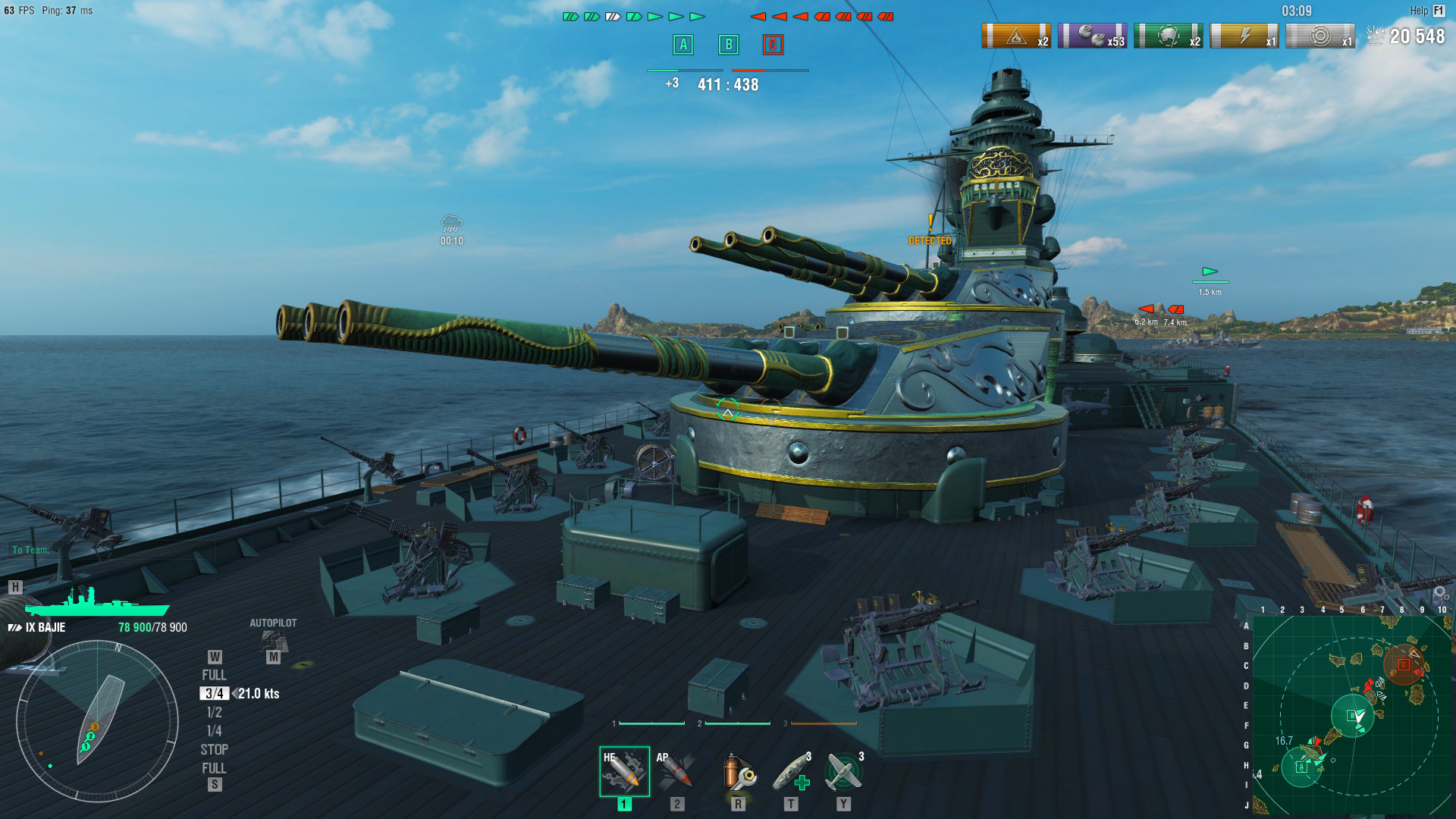This screenshot has height=819, width=1456.
Task: Click capture point A on the minimap
Action: point(1302,767)
